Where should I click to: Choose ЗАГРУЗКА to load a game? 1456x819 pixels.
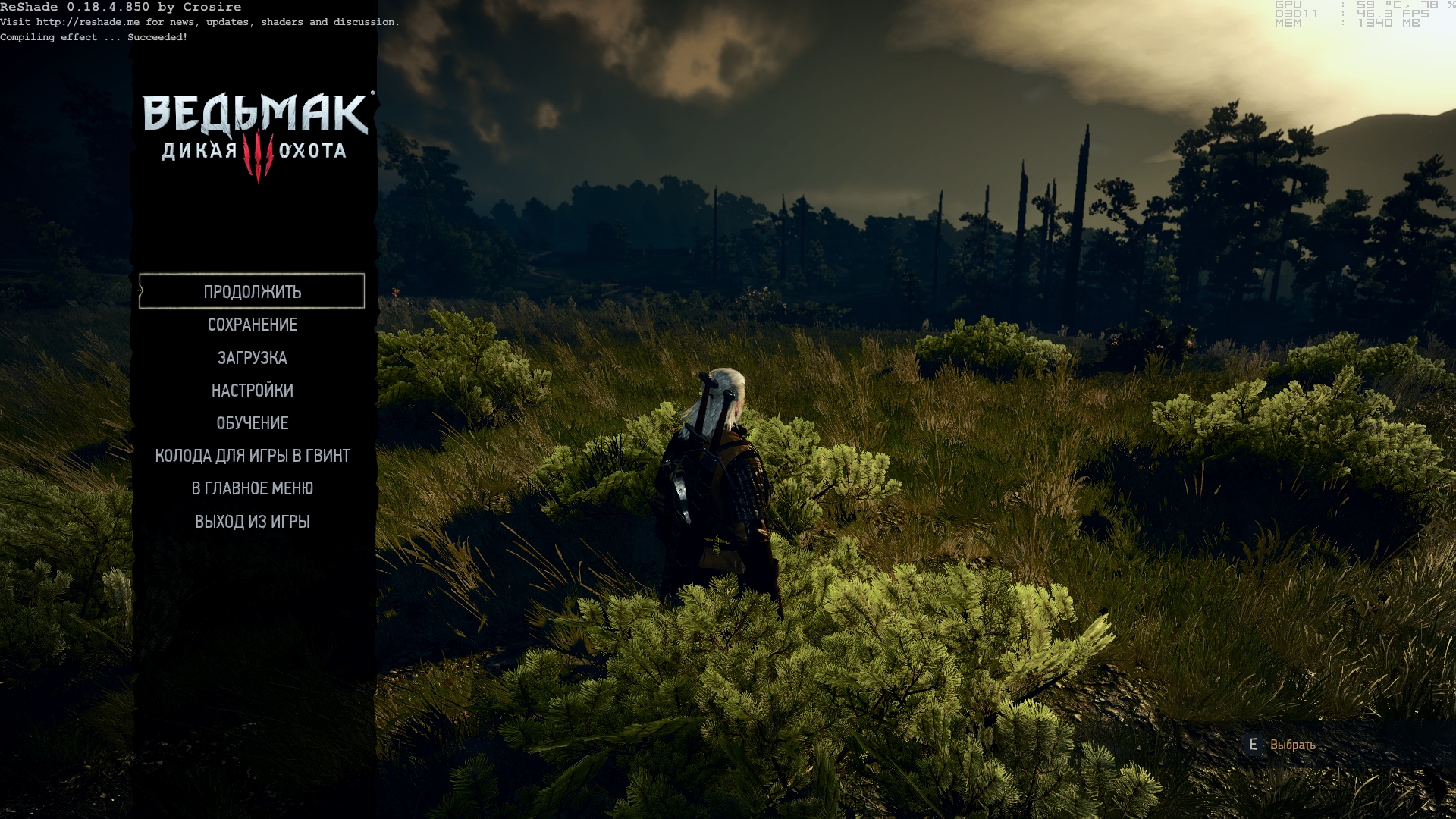pos(252,358)
